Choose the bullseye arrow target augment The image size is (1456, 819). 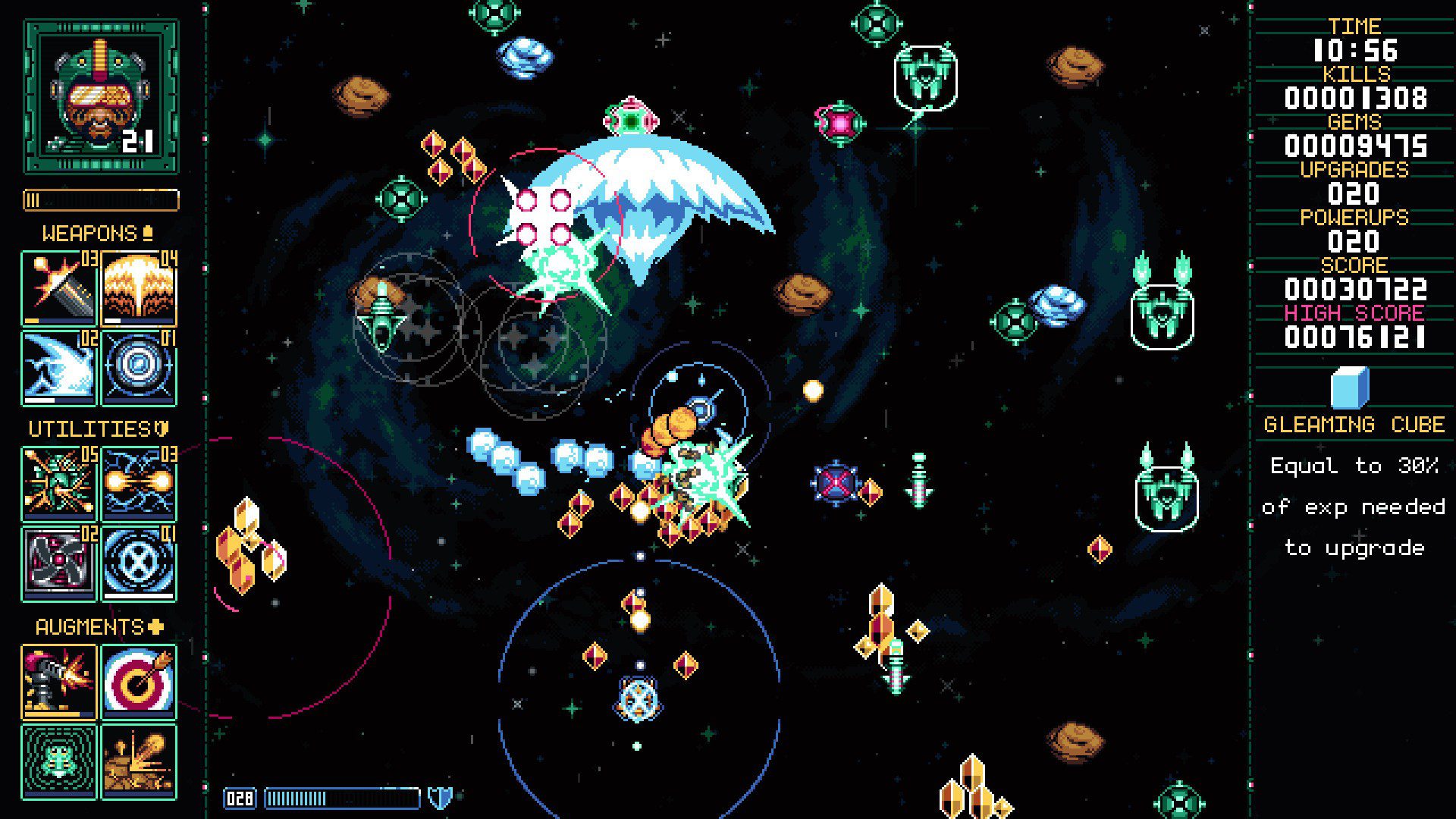point(139,682)
